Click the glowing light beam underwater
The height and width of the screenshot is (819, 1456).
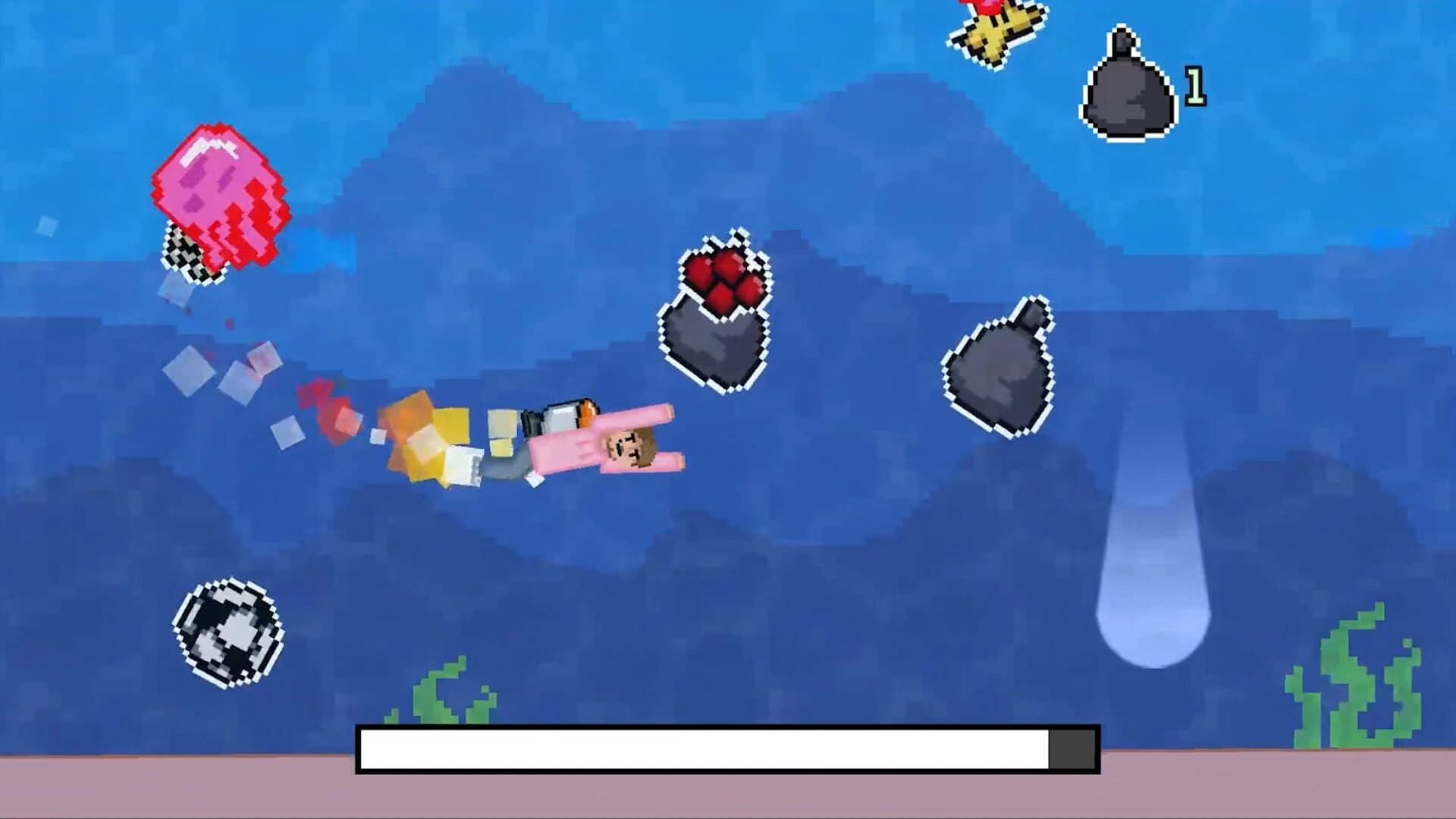[x=1153, y=546]
